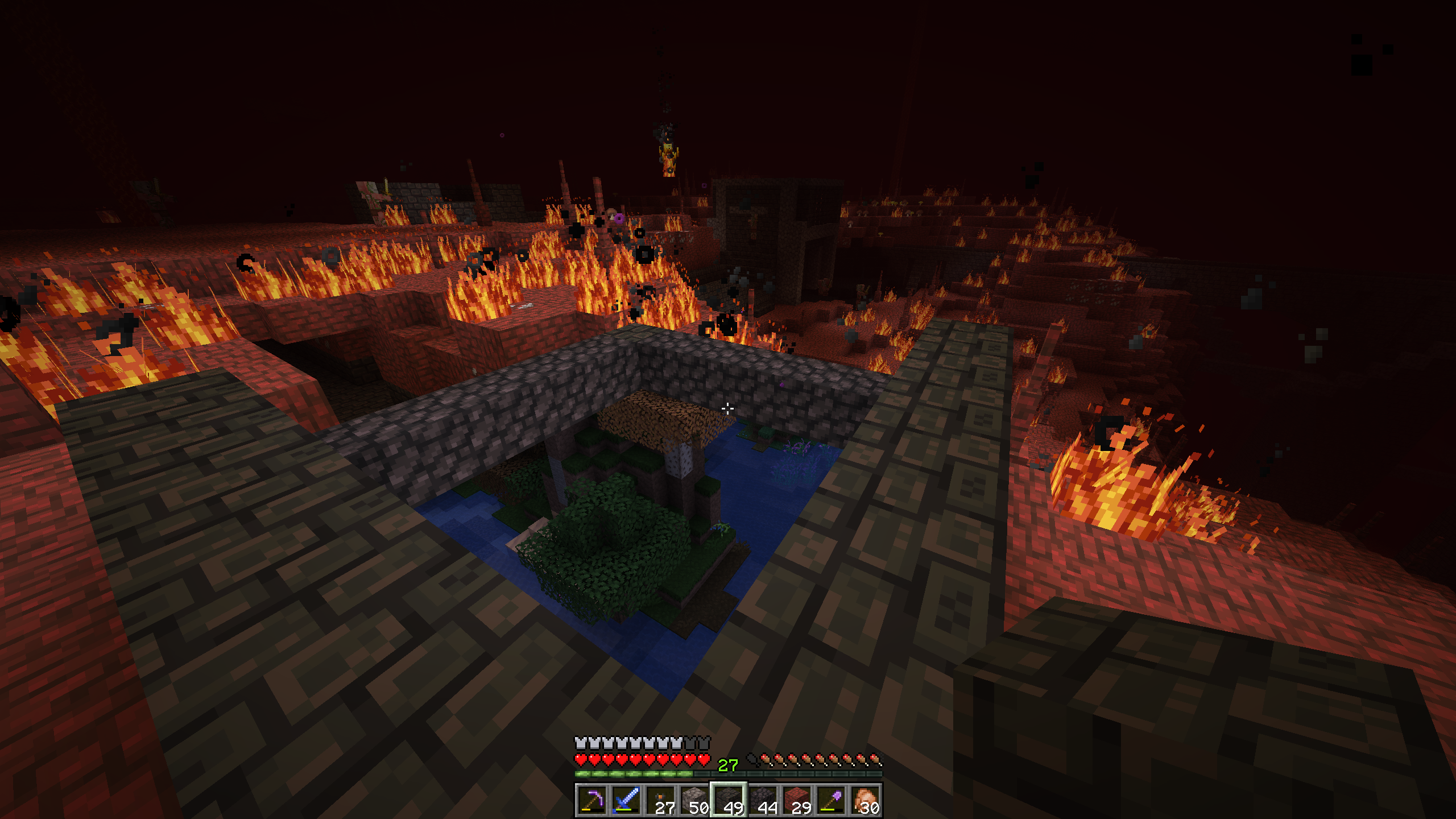Screen dimensions: 1456x819
Task: Select the torch stack of 27
Action: [660, 800]
